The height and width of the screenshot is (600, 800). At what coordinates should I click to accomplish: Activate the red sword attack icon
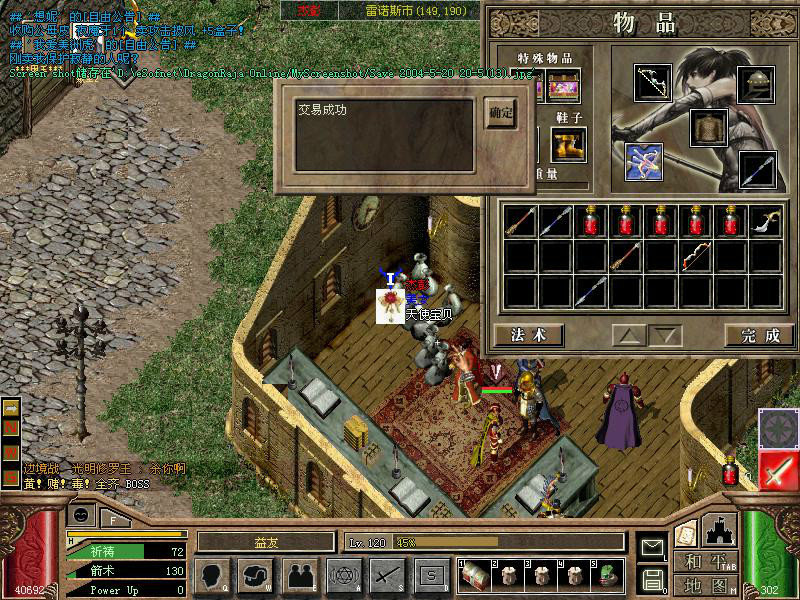pyautogui.click(x=778, y=471)
